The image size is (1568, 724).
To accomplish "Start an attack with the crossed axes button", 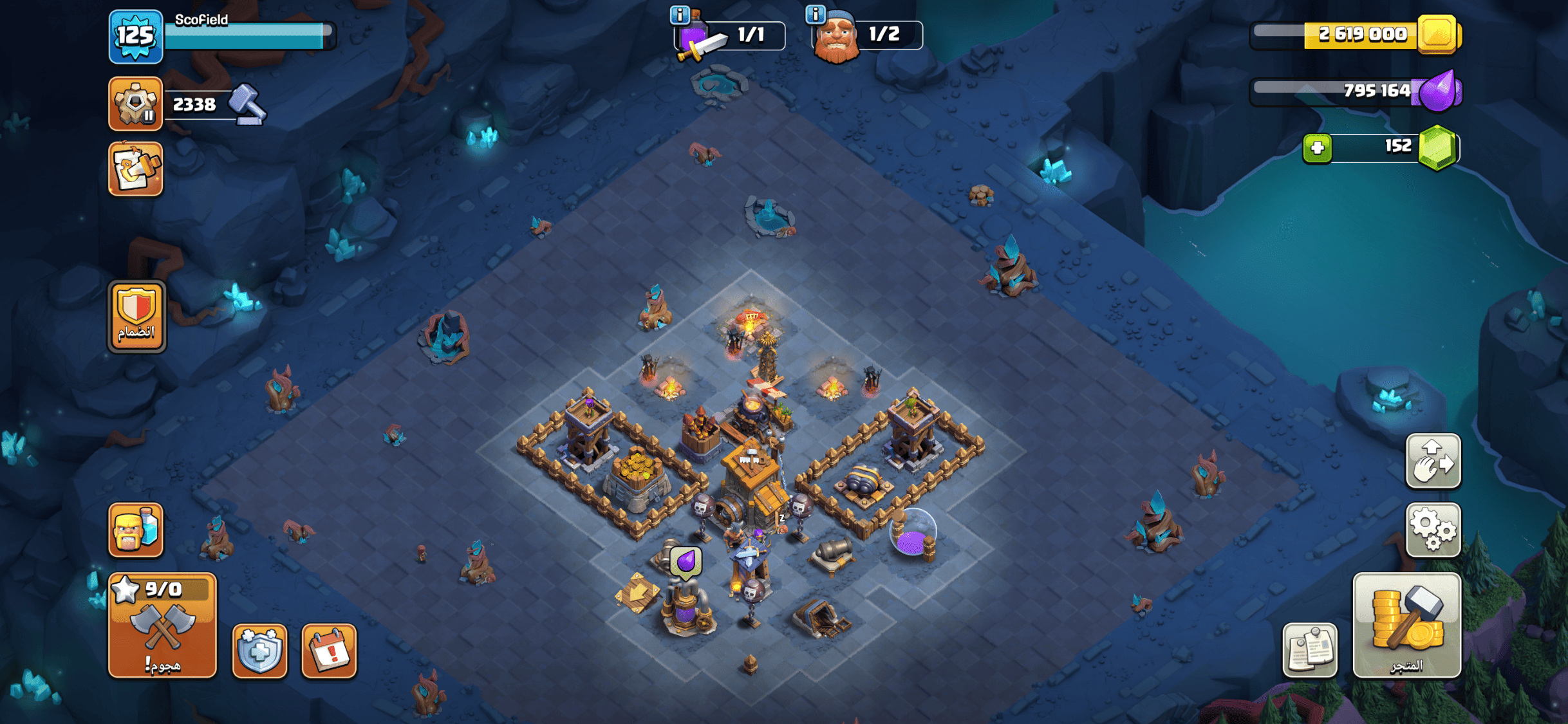I will pos(162,626).
